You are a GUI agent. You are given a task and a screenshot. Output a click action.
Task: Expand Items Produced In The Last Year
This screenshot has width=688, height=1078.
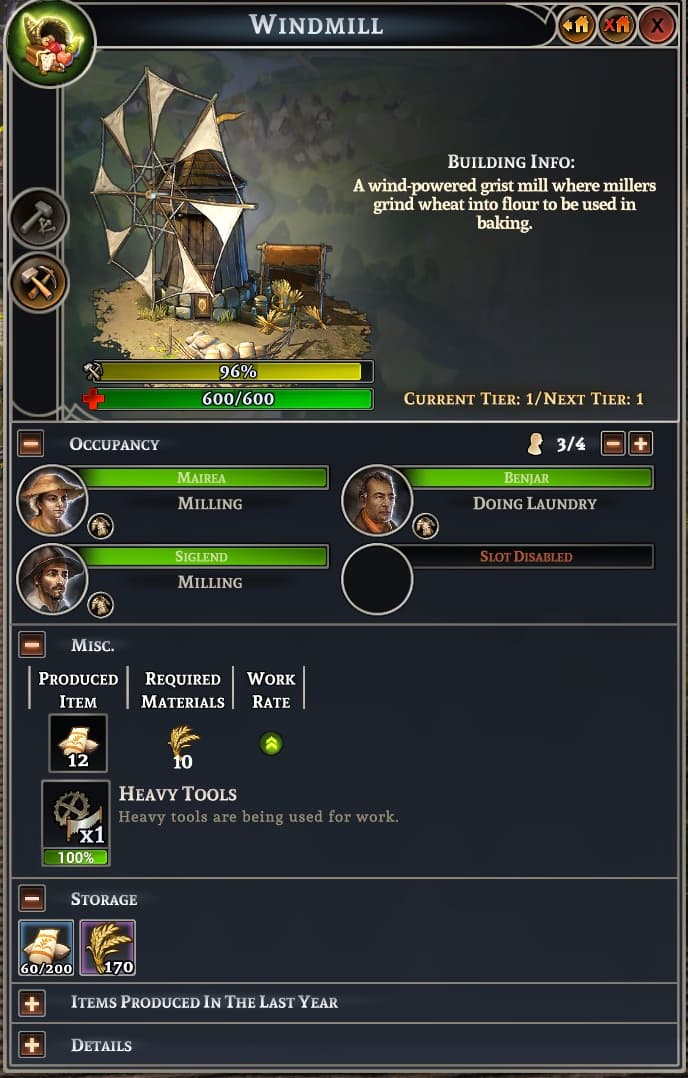pyautogui.click(x=31, y=1002)
